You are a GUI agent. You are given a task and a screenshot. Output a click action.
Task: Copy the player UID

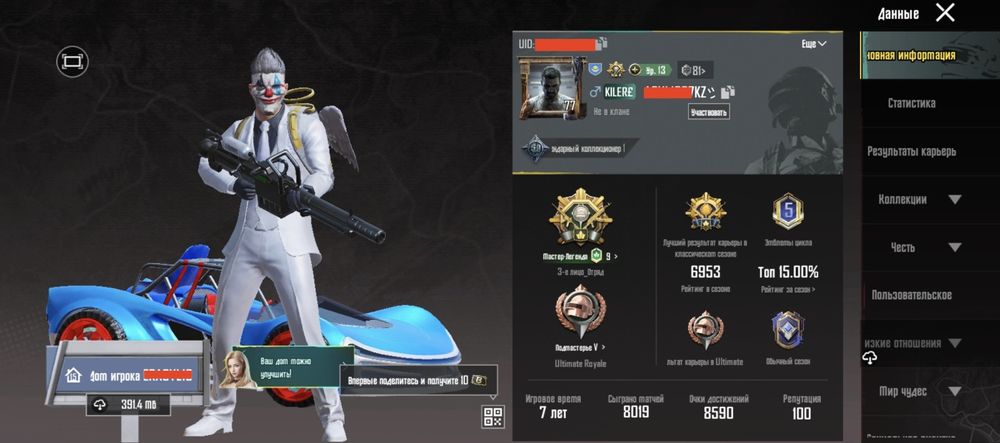pyautogui.click(x=602, y=44)
